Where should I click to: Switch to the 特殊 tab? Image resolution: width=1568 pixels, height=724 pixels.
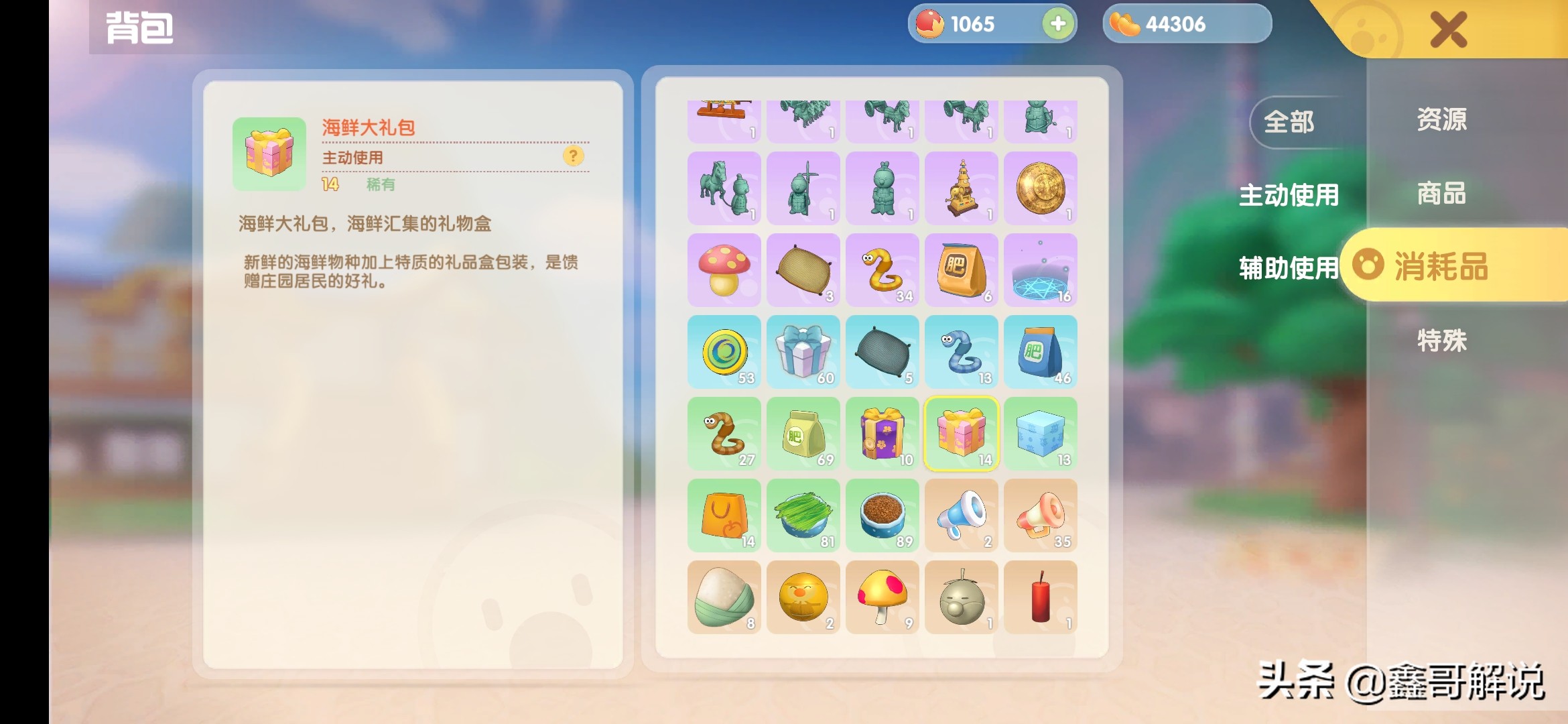click(x=1441, y=341)
